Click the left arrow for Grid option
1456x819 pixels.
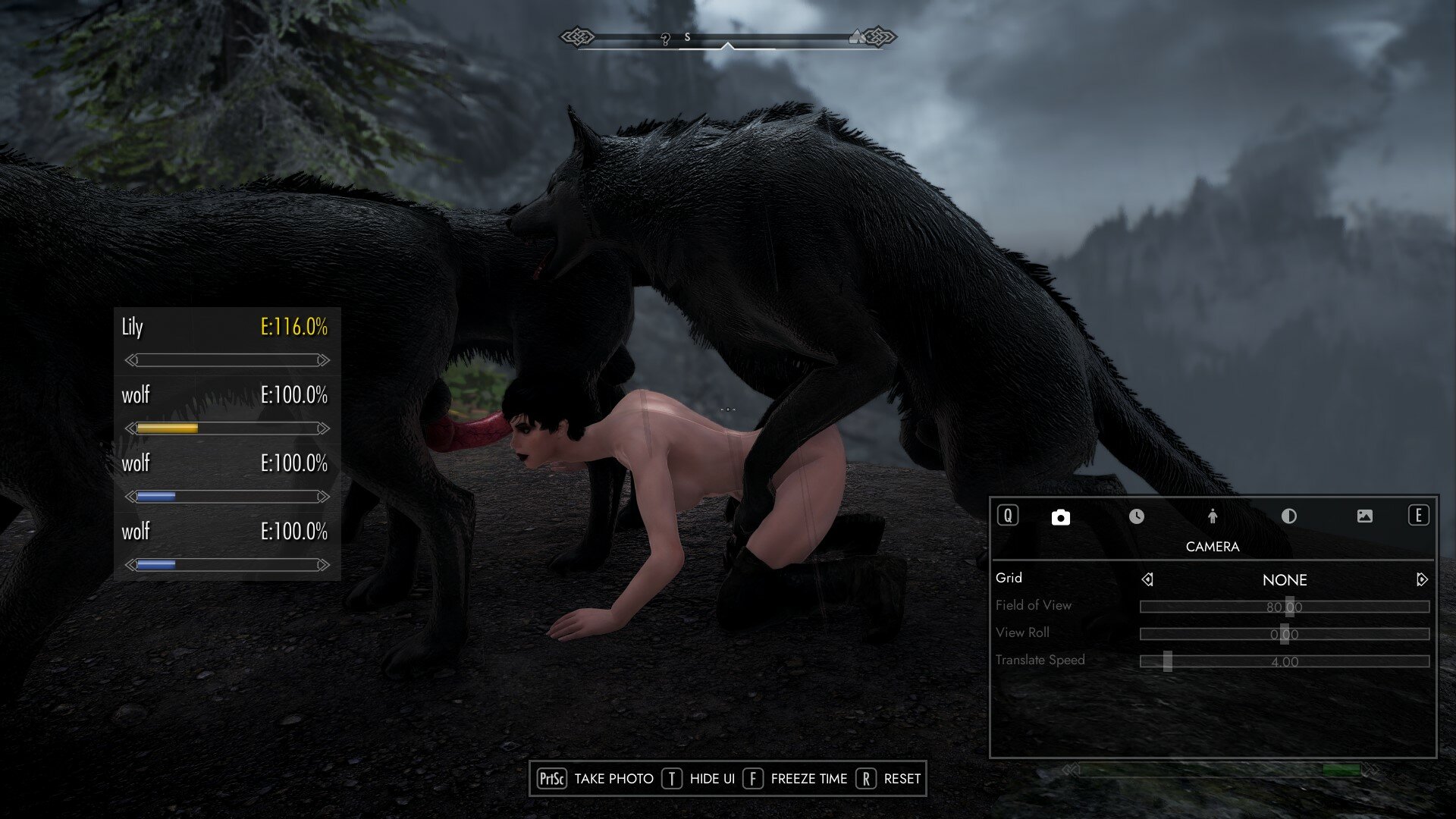[x=1147, y=580]
